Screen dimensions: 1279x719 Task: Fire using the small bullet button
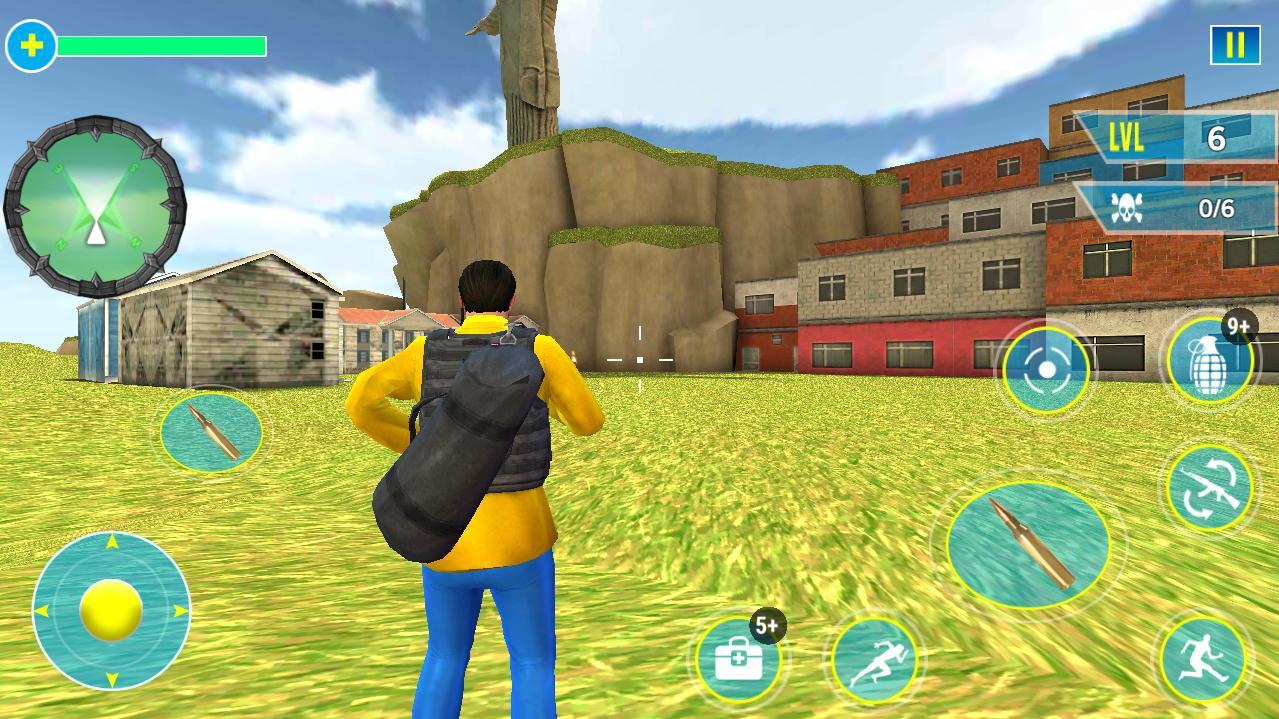[x=211, y=432]
